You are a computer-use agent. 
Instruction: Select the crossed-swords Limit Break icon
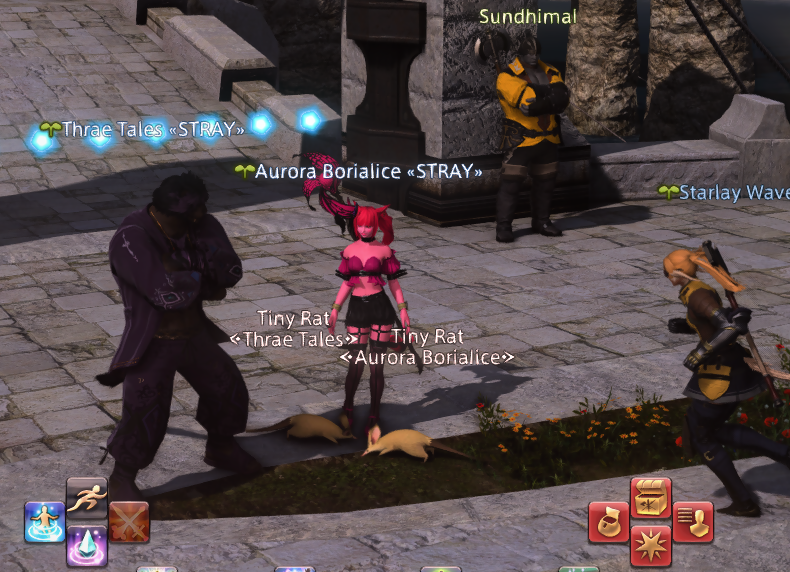pos(129,522)
